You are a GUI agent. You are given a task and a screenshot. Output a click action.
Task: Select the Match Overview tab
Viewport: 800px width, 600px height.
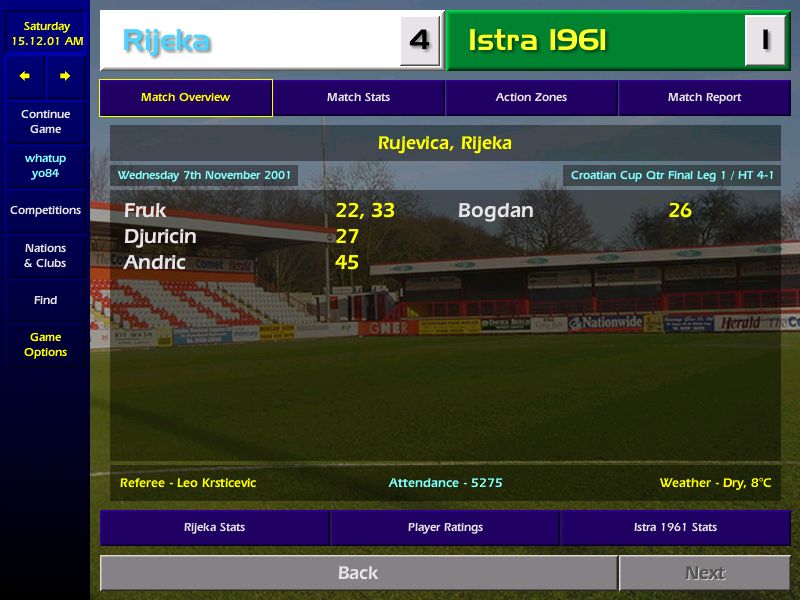pos(185,98)
